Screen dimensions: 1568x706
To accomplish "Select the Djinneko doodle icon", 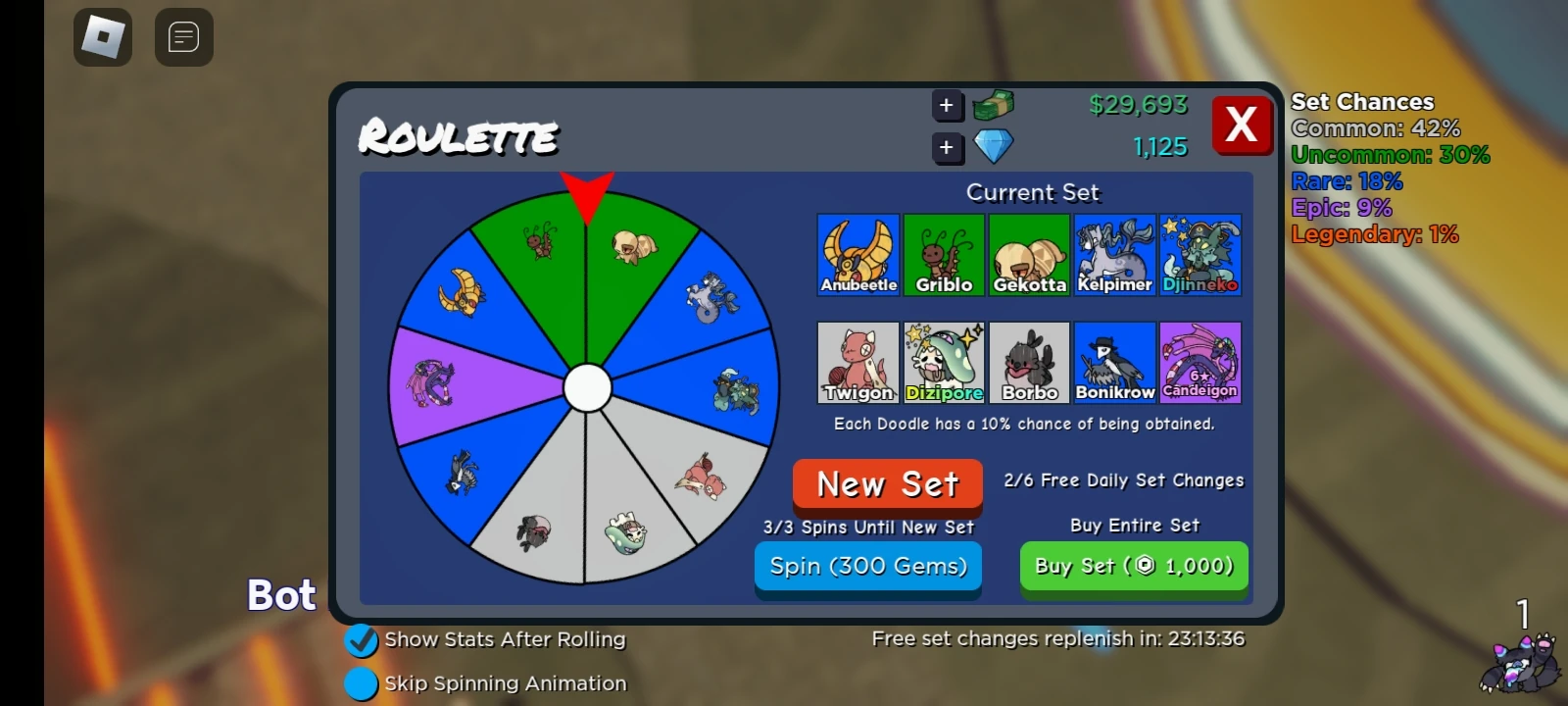I will (x=1200, y=253).
